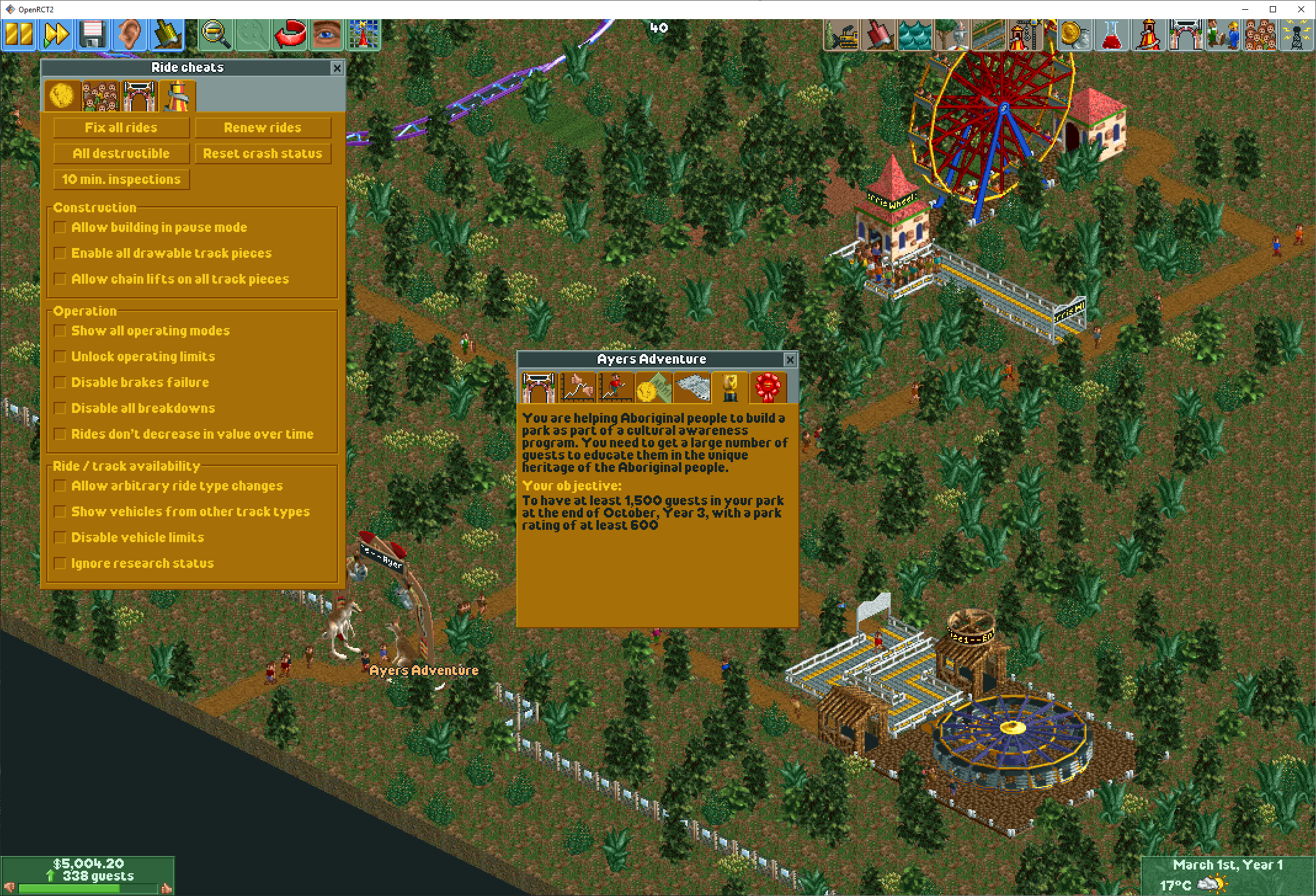
Task: Click the green park rating bar
Action: [x=86, y=888]
